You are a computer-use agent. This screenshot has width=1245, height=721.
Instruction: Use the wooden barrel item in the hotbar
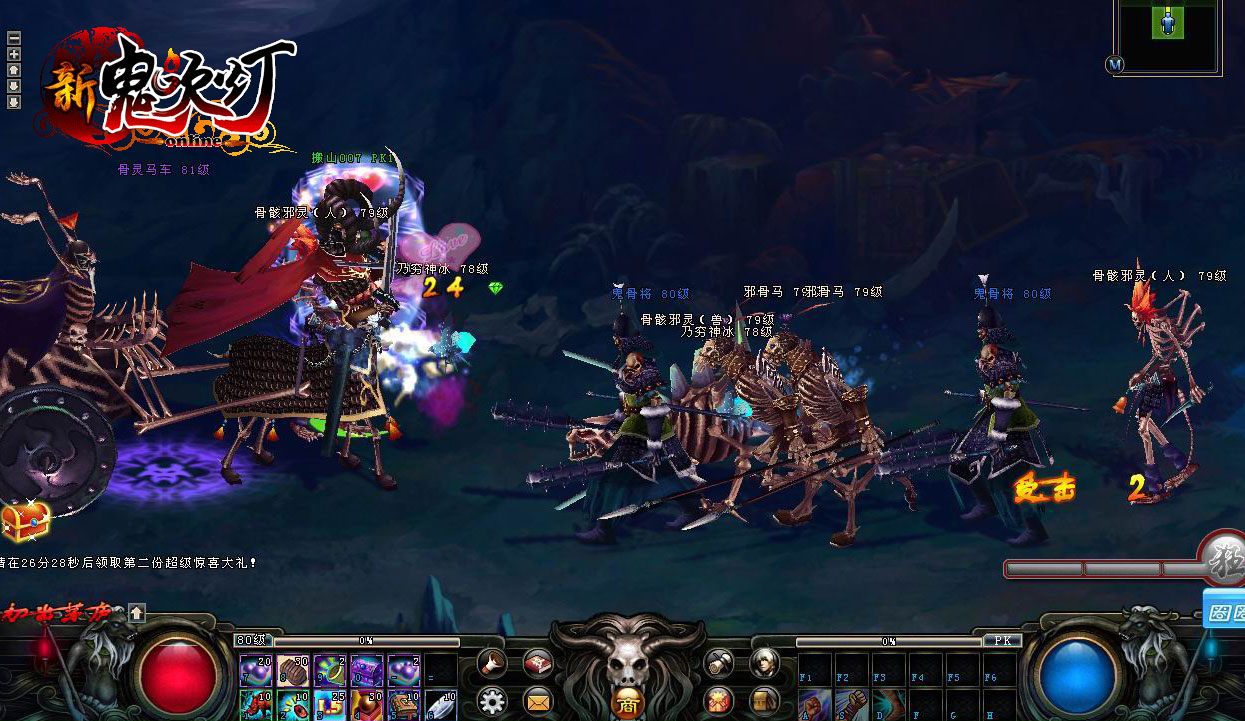pos(292,669)
